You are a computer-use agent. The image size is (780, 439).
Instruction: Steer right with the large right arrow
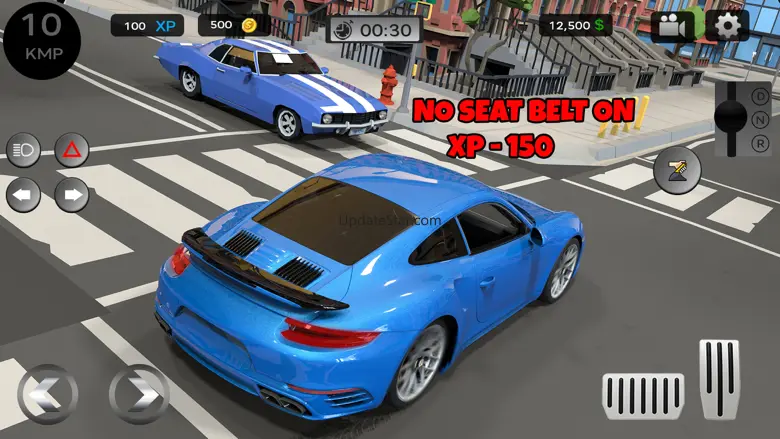(138, 394)
